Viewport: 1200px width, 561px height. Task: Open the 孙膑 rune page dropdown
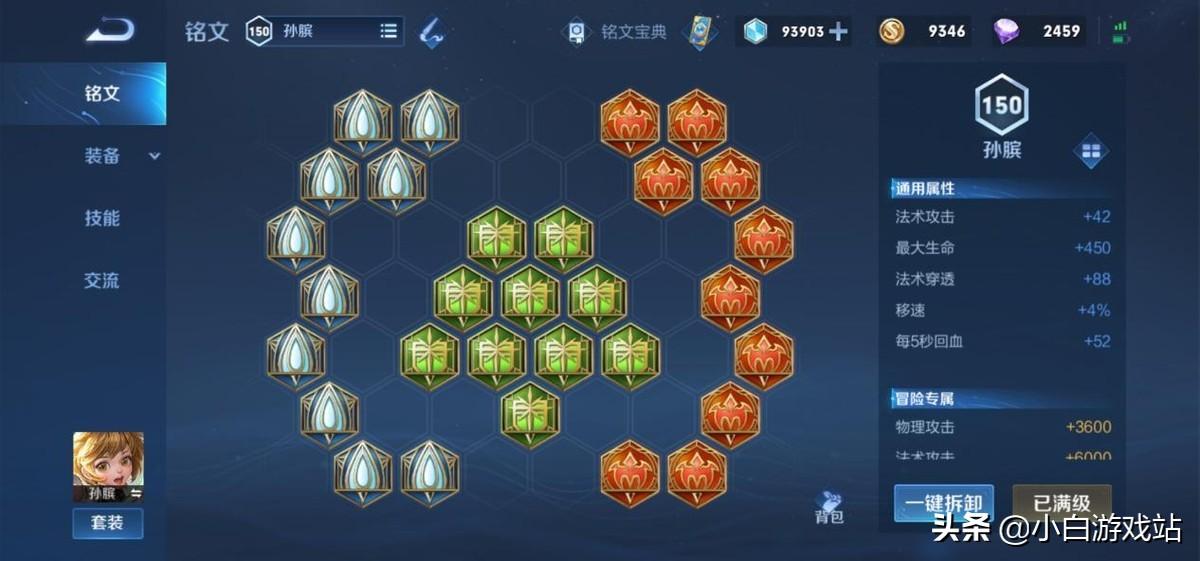point(388,31)
